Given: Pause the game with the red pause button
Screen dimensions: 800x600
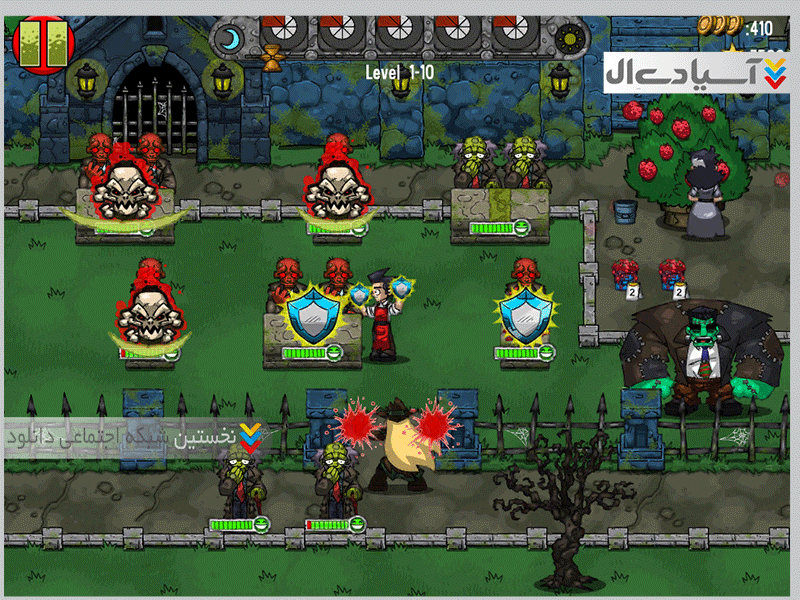Looking at the screenshot, I should [39, 42].
